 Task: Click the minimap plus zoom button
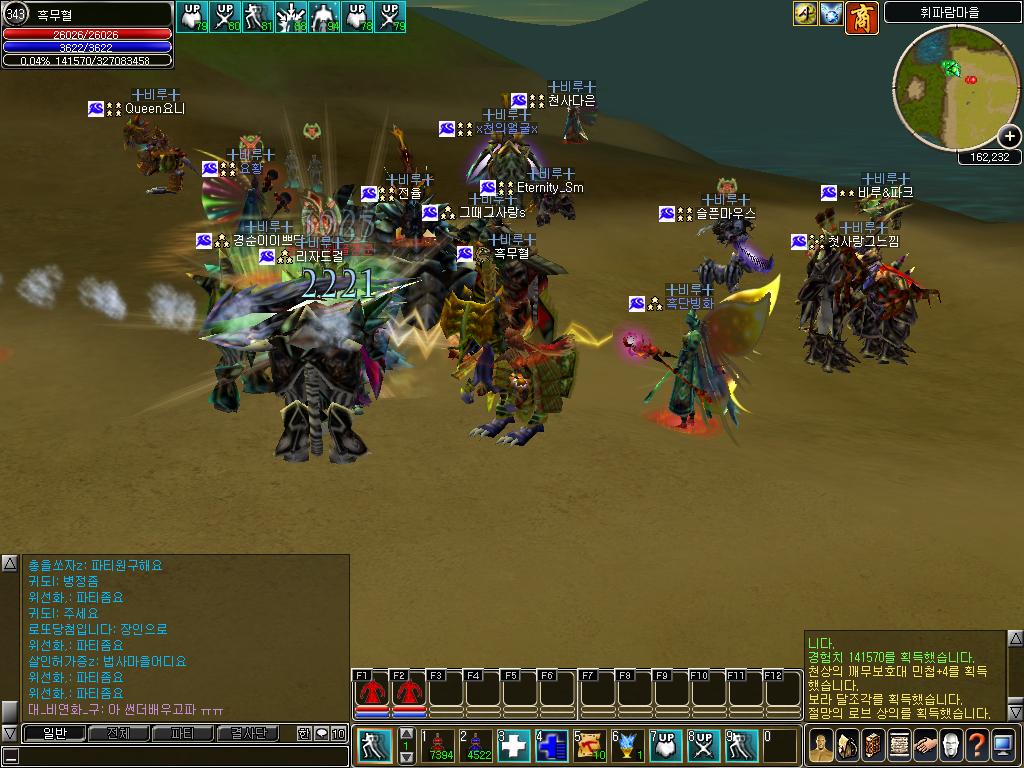(1010, 137)
